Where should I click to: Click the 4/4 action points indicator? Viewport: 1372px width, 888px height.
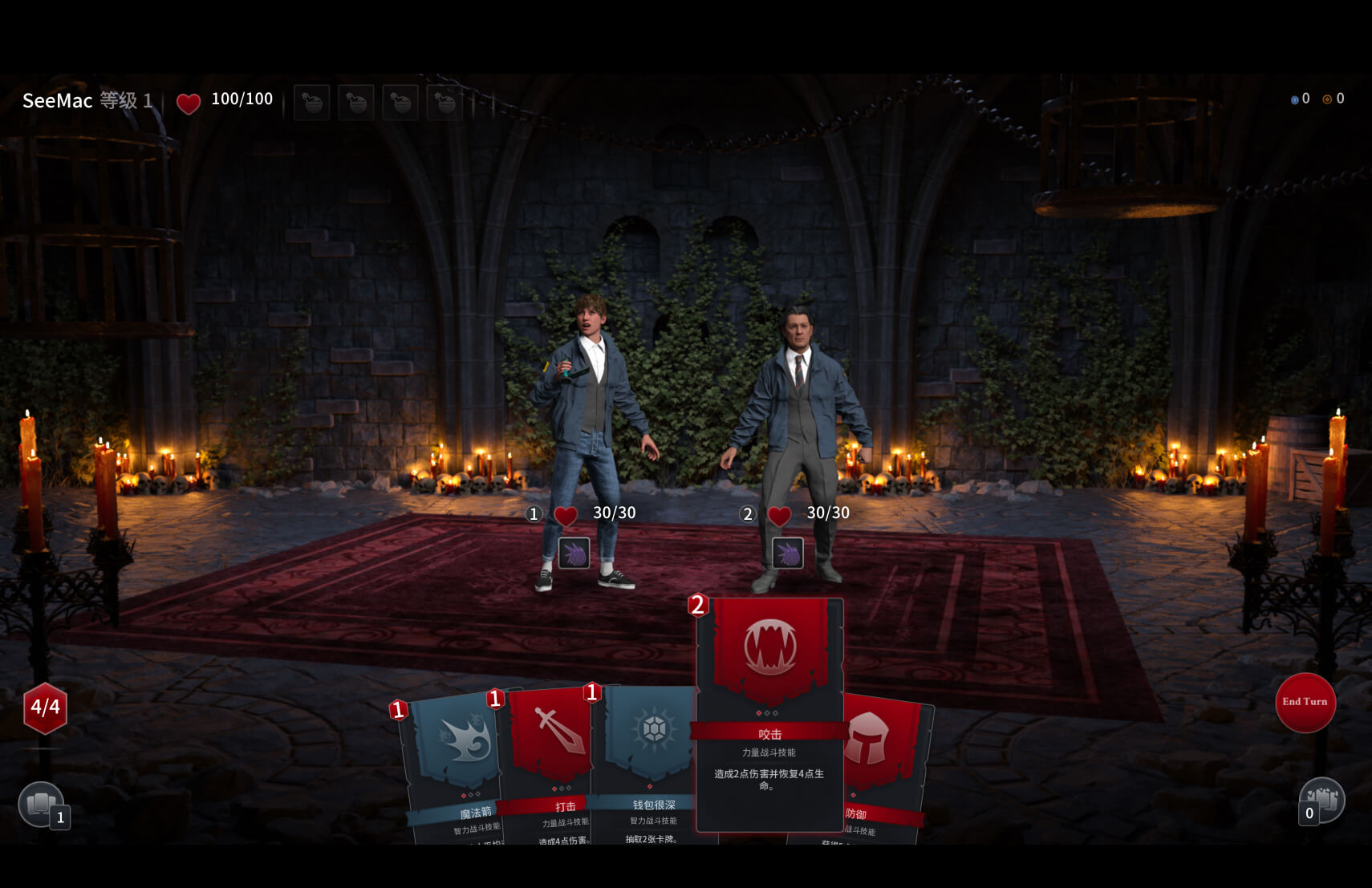(x=46, y=707)
